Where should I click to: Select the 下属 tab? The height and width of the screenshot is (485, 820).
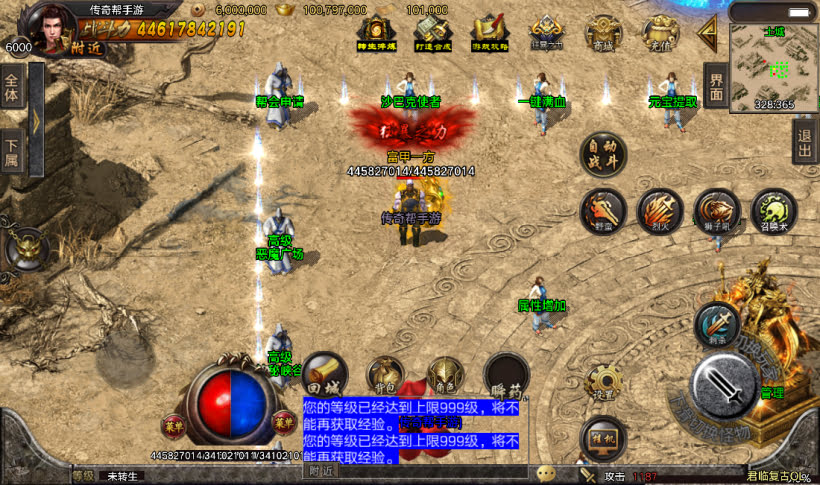[x=13, y=151]
